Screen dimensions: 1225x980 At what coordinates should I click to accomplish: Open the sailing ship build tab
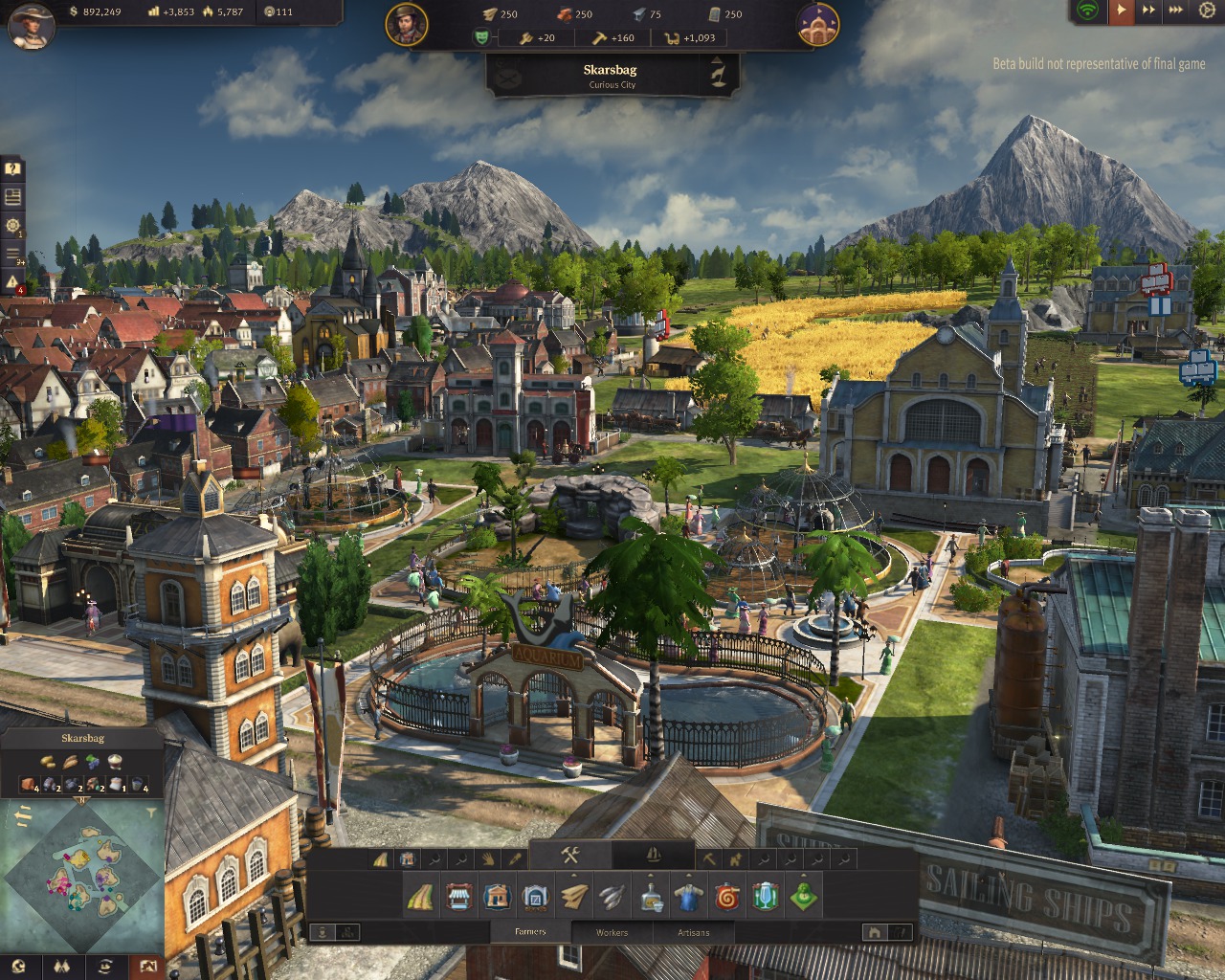pos(654,856)
